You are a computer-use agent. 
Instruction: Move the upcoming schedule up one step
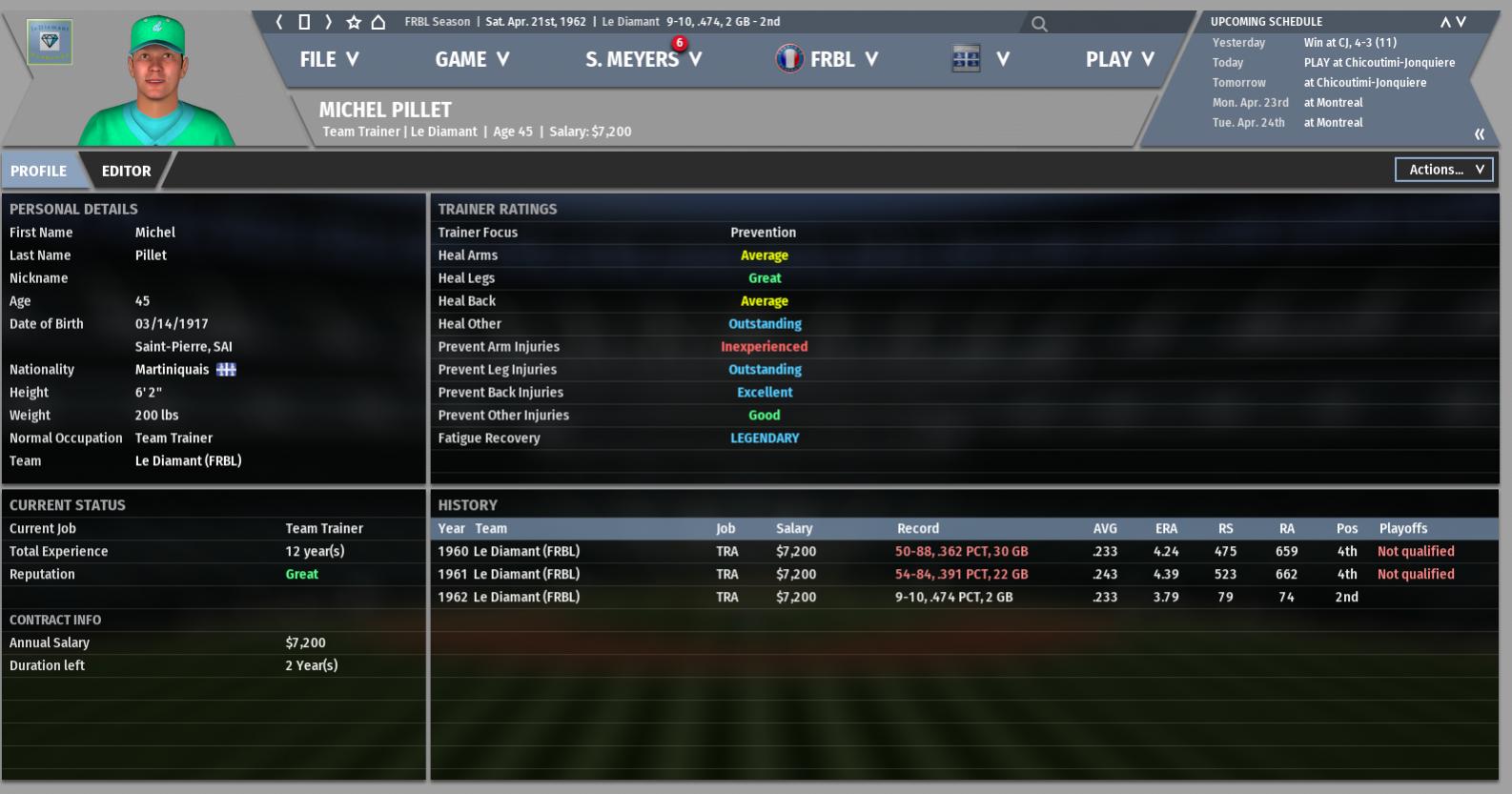[1445, 22]
